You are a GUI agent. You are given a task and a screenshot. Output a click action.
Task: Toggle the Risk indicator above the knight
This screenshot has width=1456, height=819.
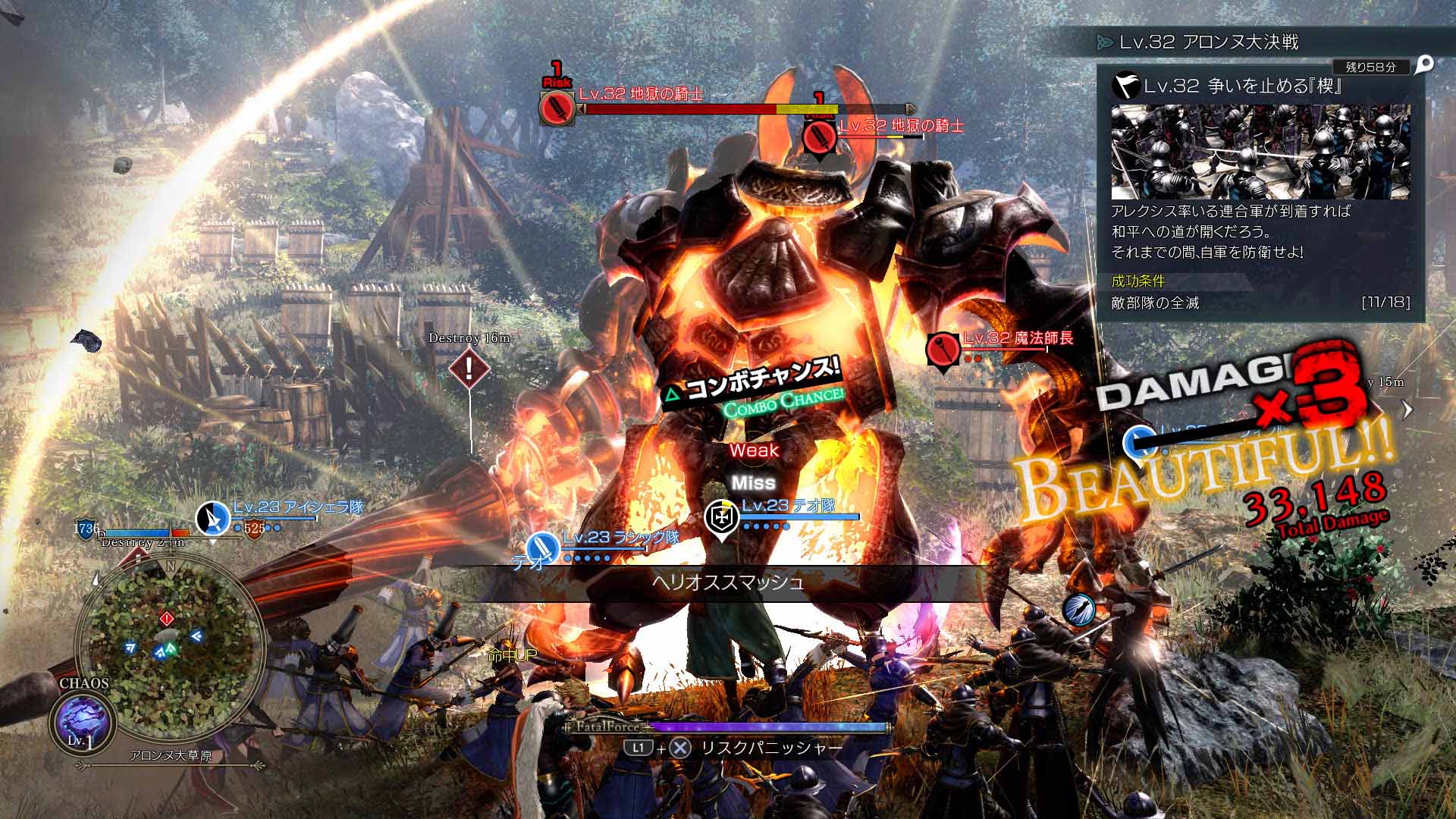tap(554, 74)
